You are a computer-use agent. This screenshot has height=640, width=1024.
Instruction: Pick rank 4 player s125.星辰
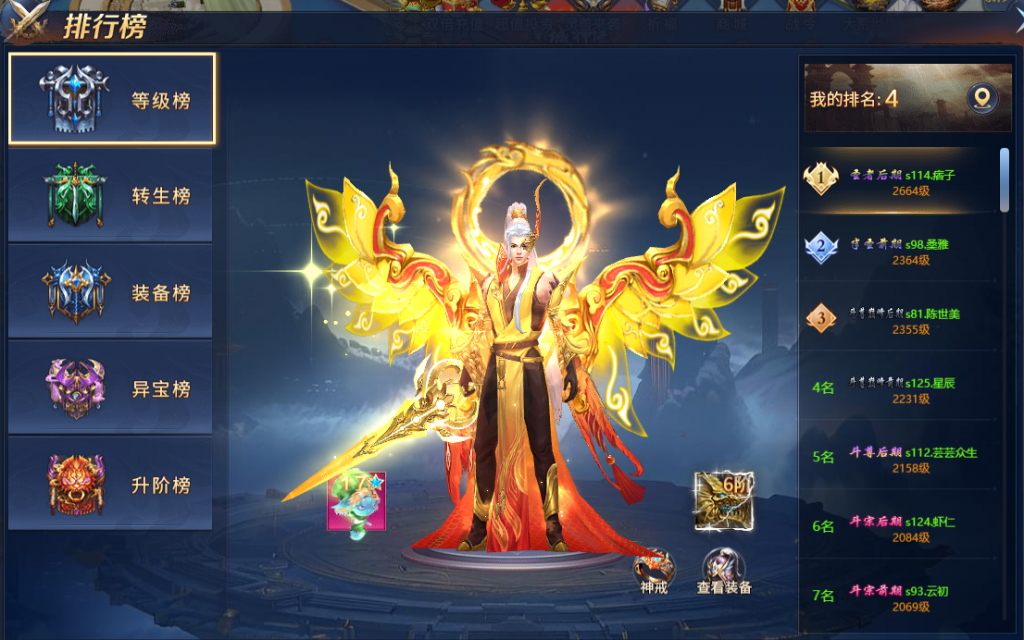point(900,389)
